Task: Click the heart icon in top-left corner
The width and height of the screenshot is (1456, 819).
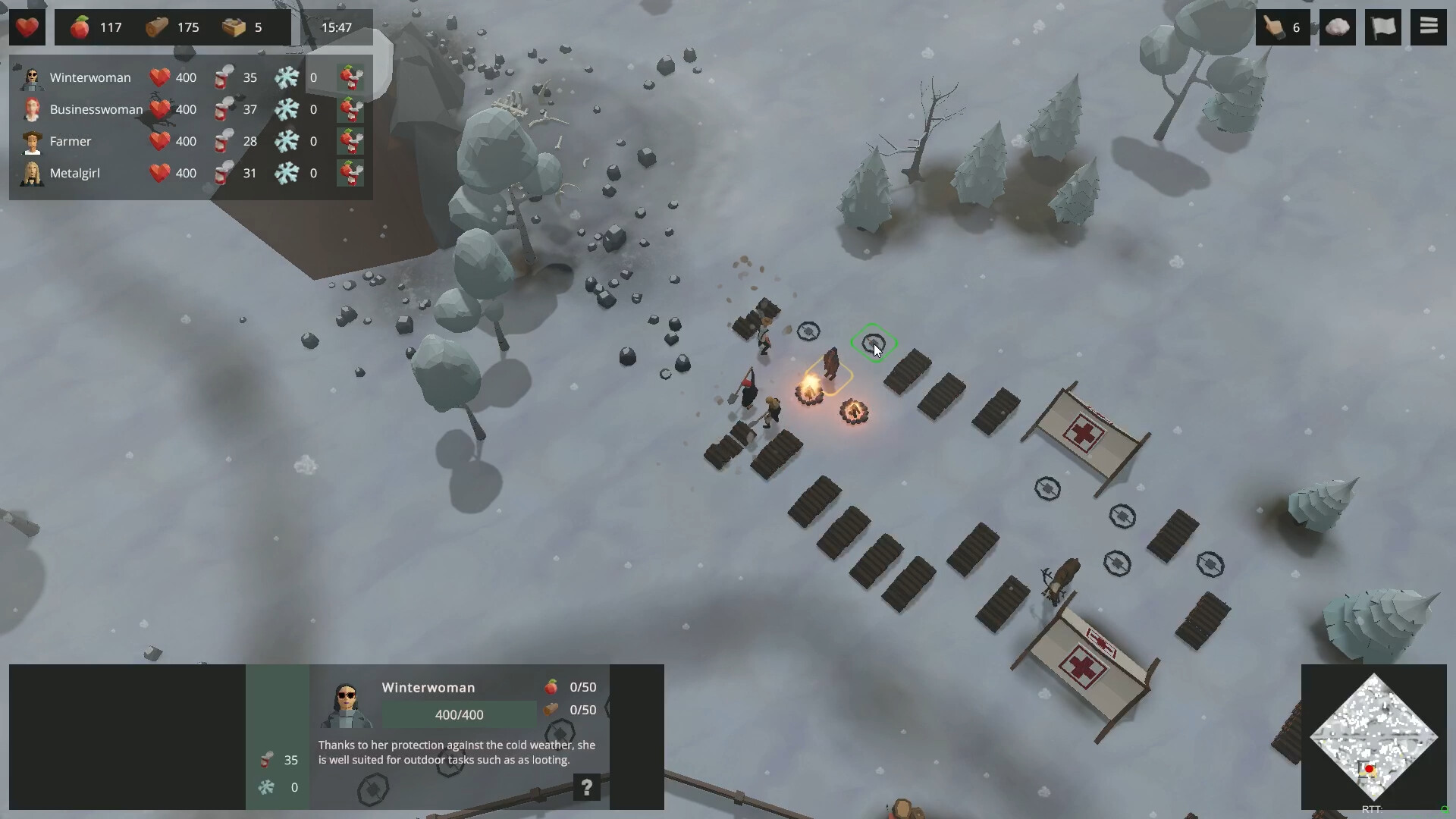Action: 27,27
